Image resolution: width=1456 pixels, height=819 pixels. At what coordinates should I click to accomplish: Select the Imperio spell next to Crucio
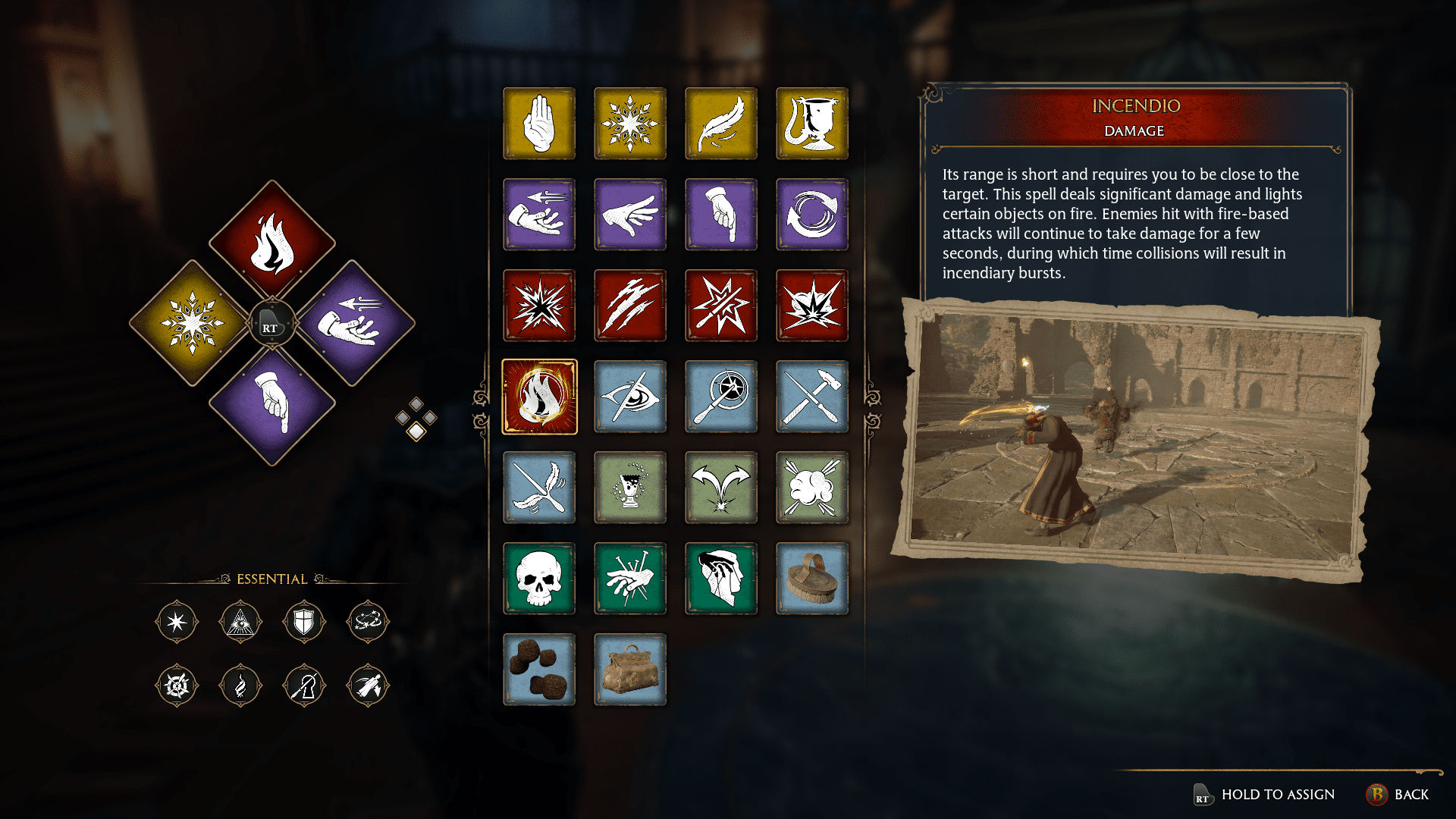[721, 579]
